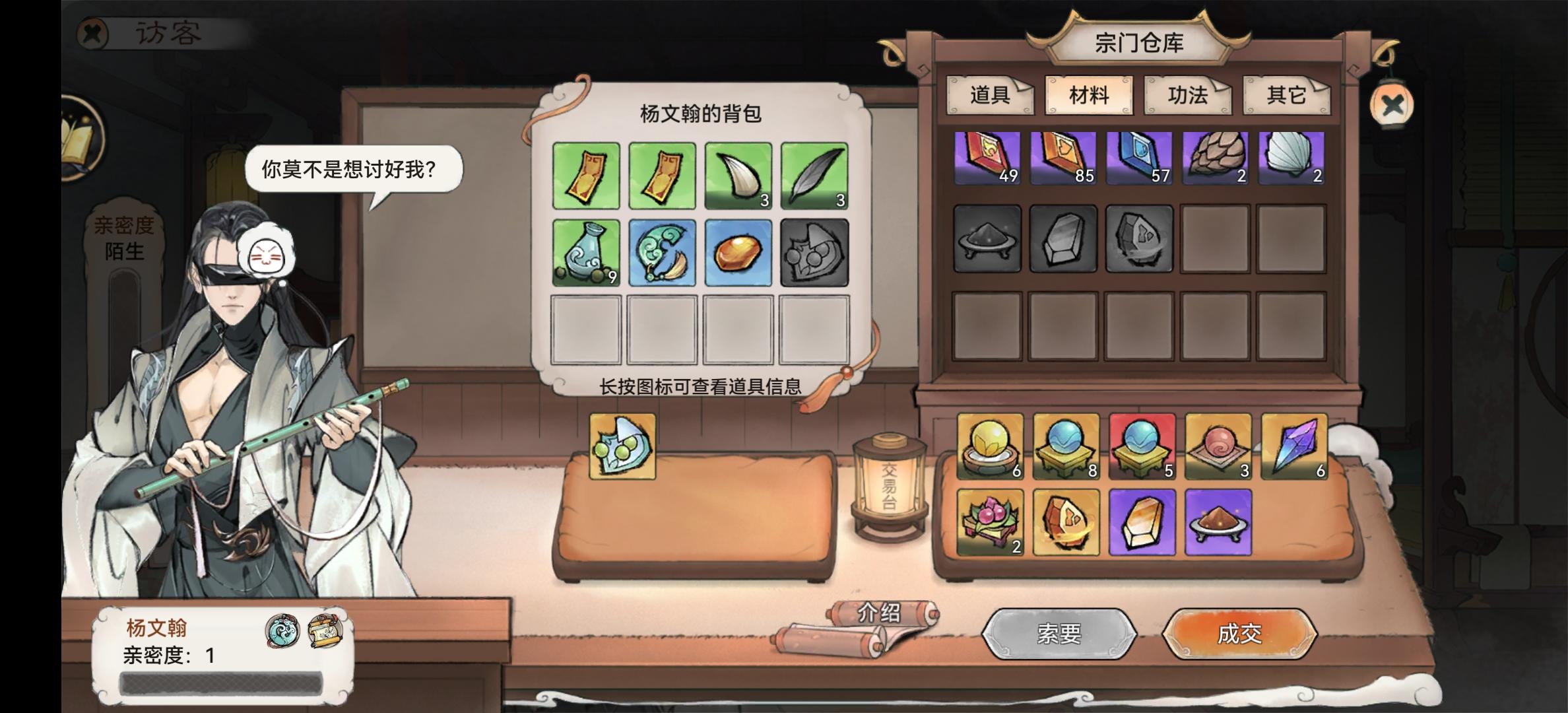Confirm the trade with the 成交 button
This screenshot has height=713, width=1568.
coord(1241,632)
